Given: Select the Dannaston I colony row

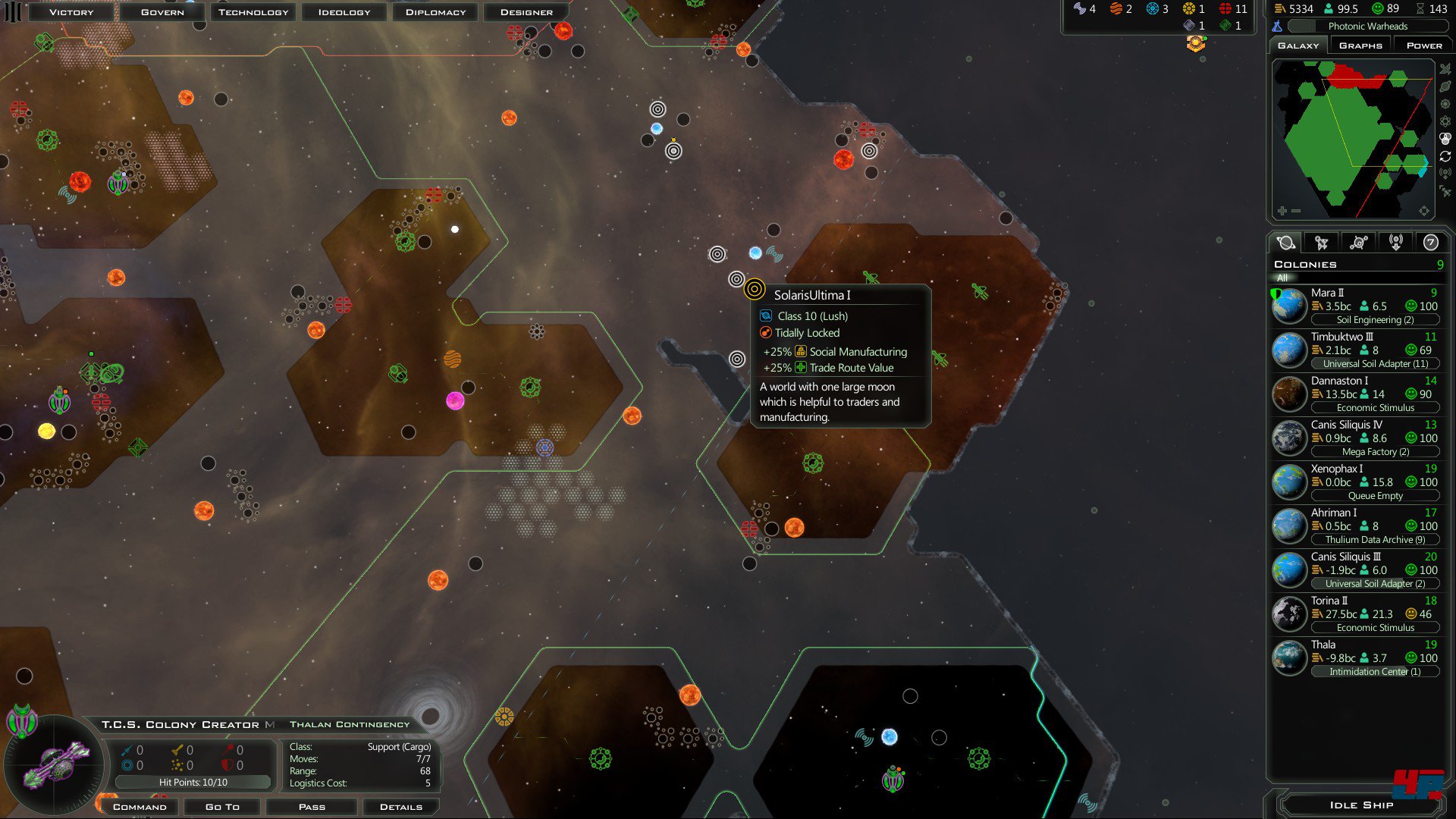Looking at the screenshot, I should [x=1356, y=394].
